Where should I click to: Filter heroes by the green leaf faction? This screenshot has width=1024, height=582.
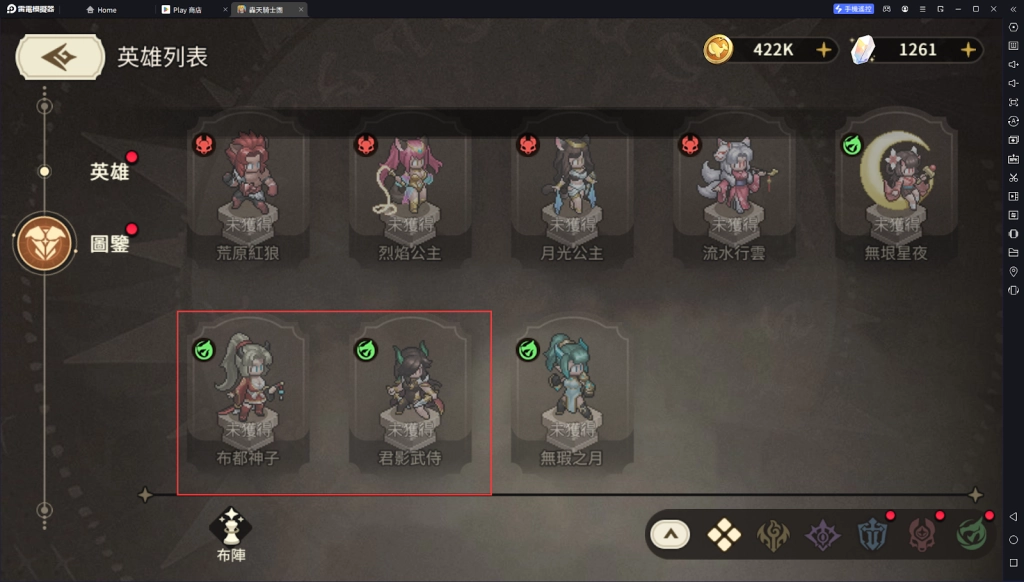[x=970, y=535]
